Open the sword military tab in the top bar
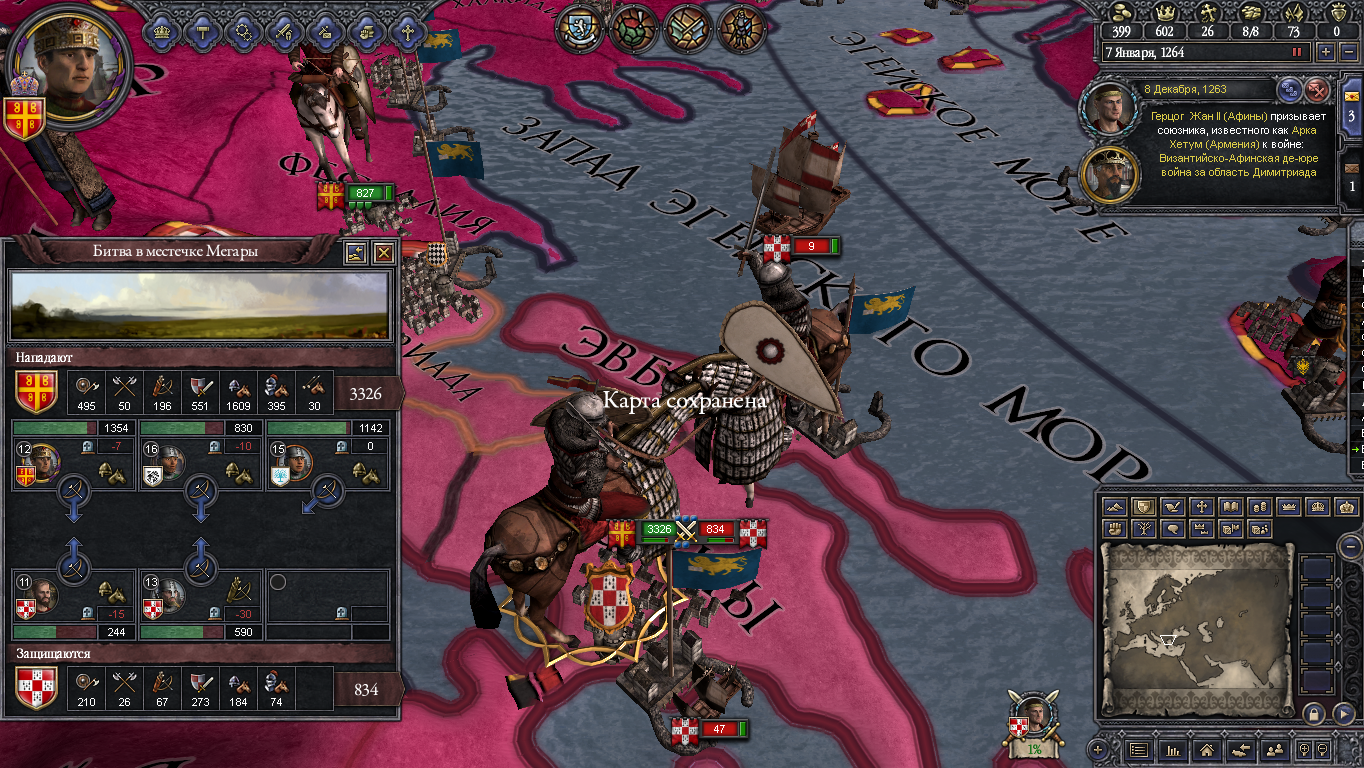Screen dimensions: 1364x768 tap(285, 31)
